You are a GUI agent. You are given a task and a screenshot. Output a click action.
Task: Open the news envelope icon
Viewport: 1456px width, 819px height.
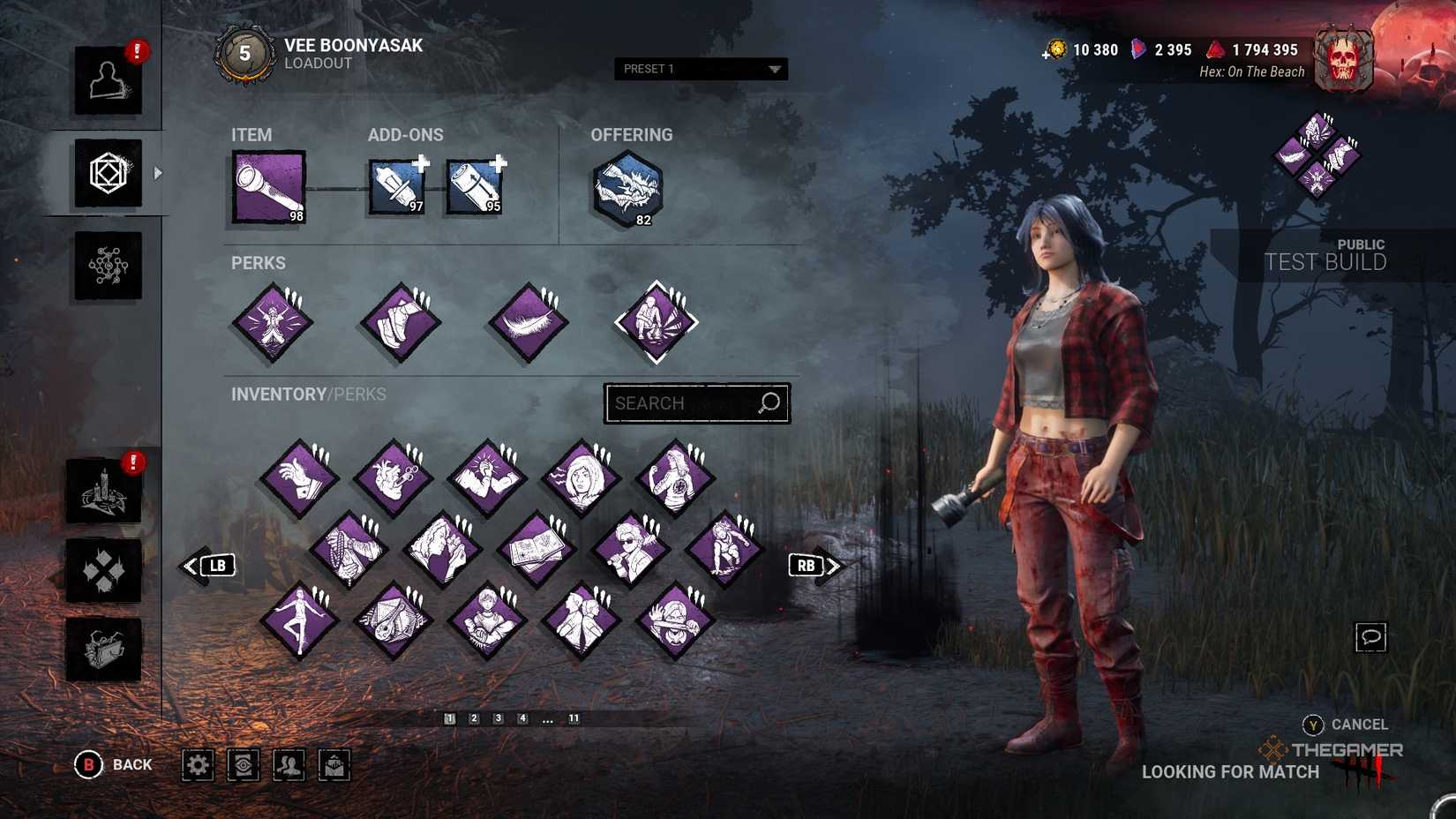(334, 765)
